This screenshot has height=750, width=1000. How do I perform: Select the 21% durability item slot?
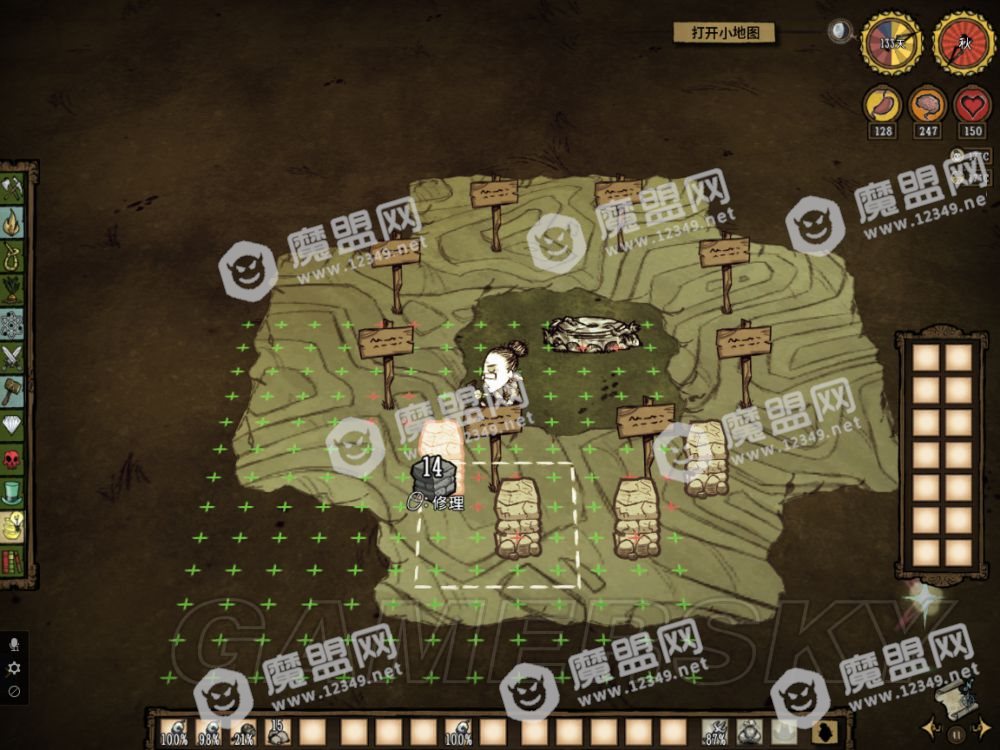(243, 733)
